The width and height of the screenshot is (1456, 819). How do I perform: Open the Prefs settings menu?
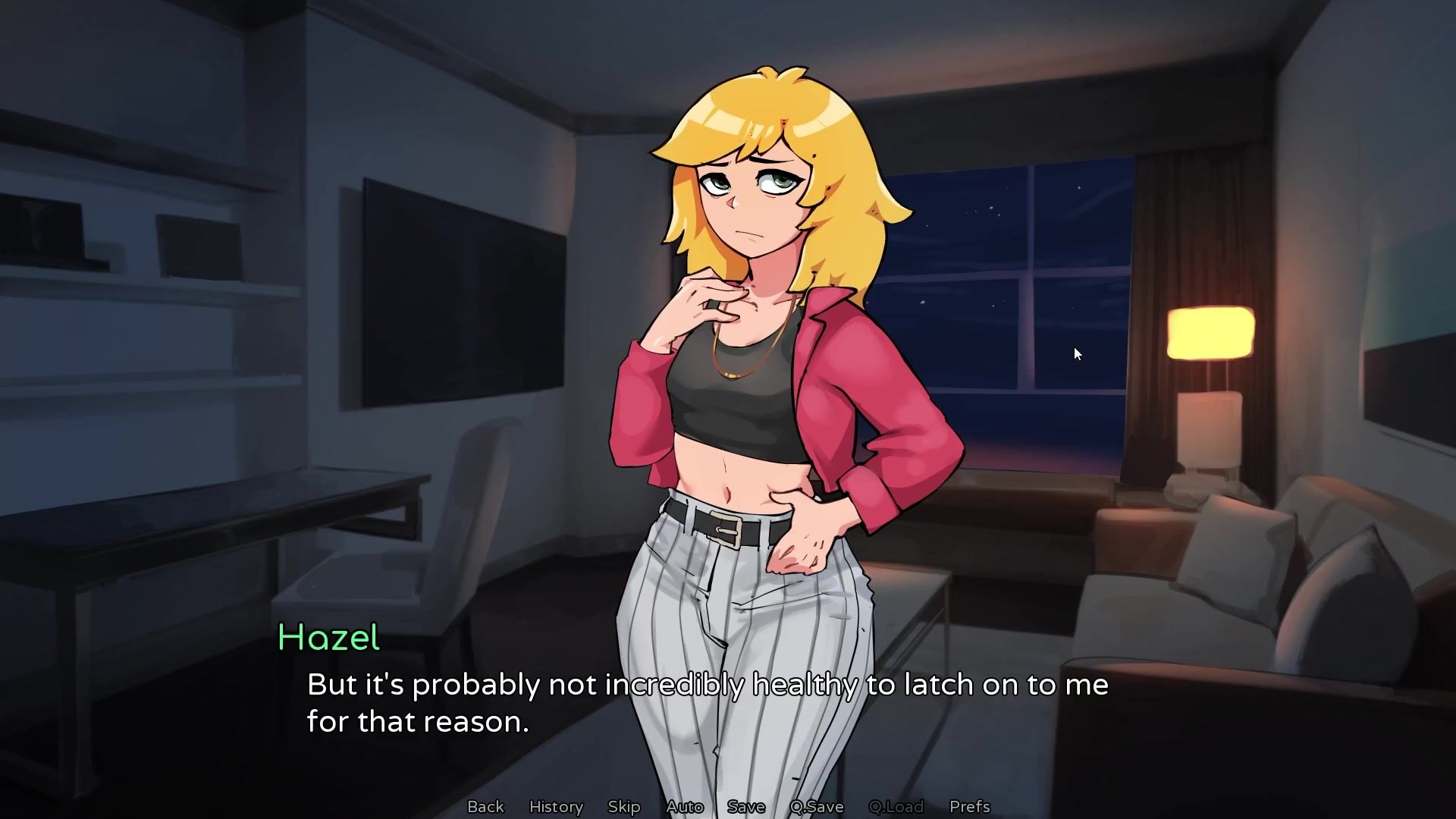[970, 806]
